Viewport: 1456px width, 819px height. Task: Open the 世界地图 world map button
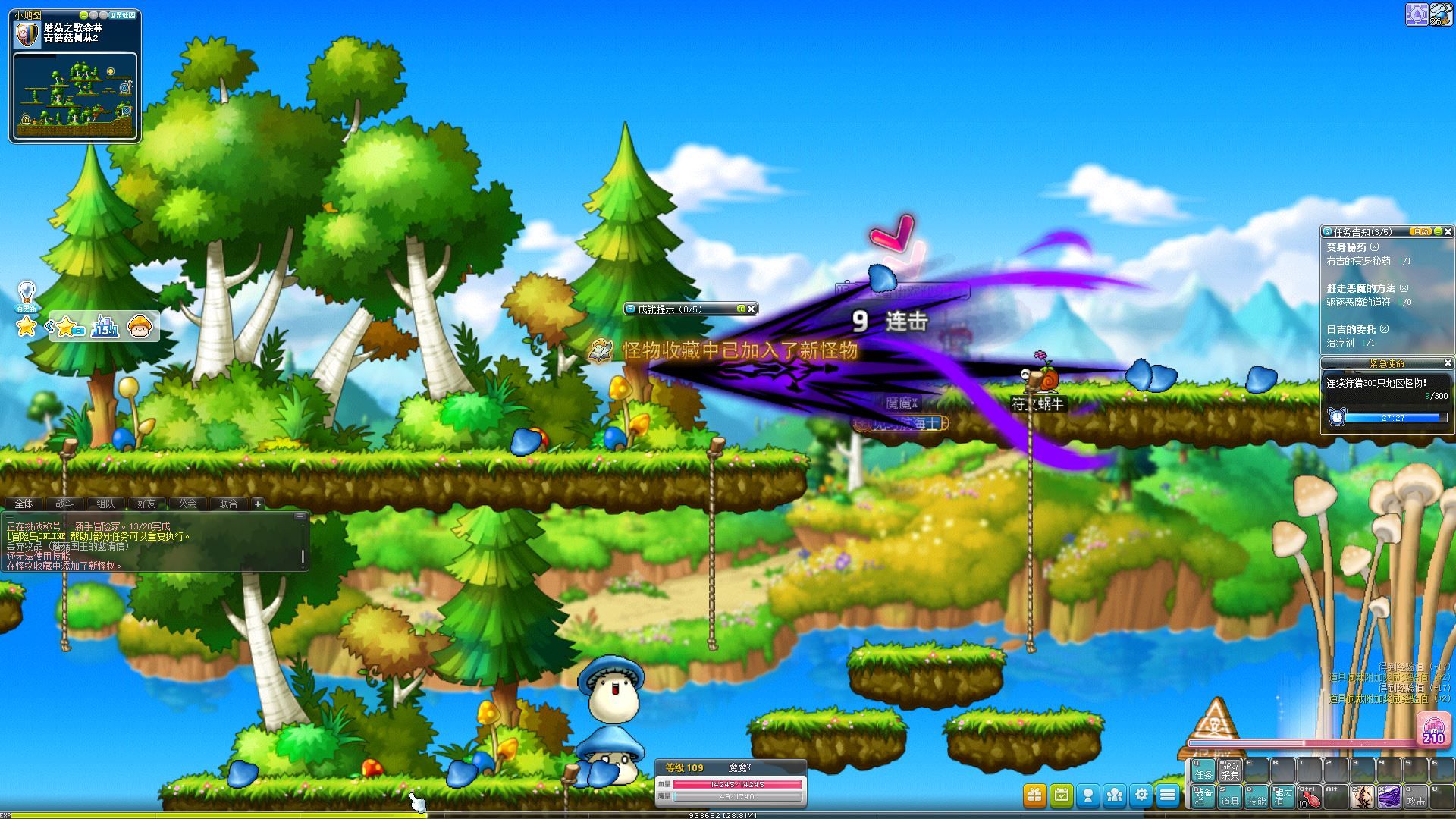point(122,15)
